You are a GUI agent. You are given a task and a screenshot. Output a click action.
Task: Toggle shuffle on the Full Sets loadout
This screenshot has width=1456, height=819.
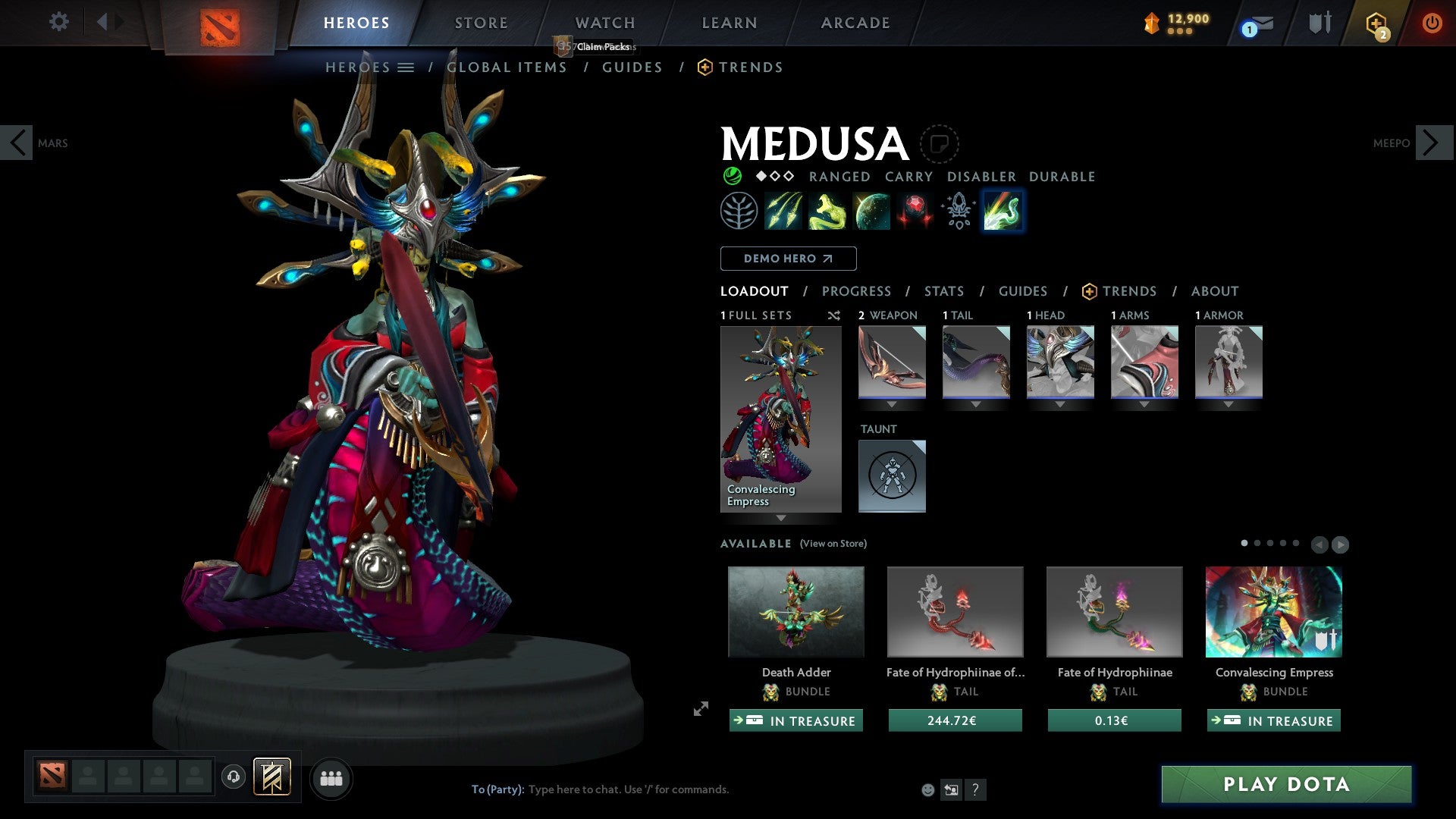click(x=833, y=315)
